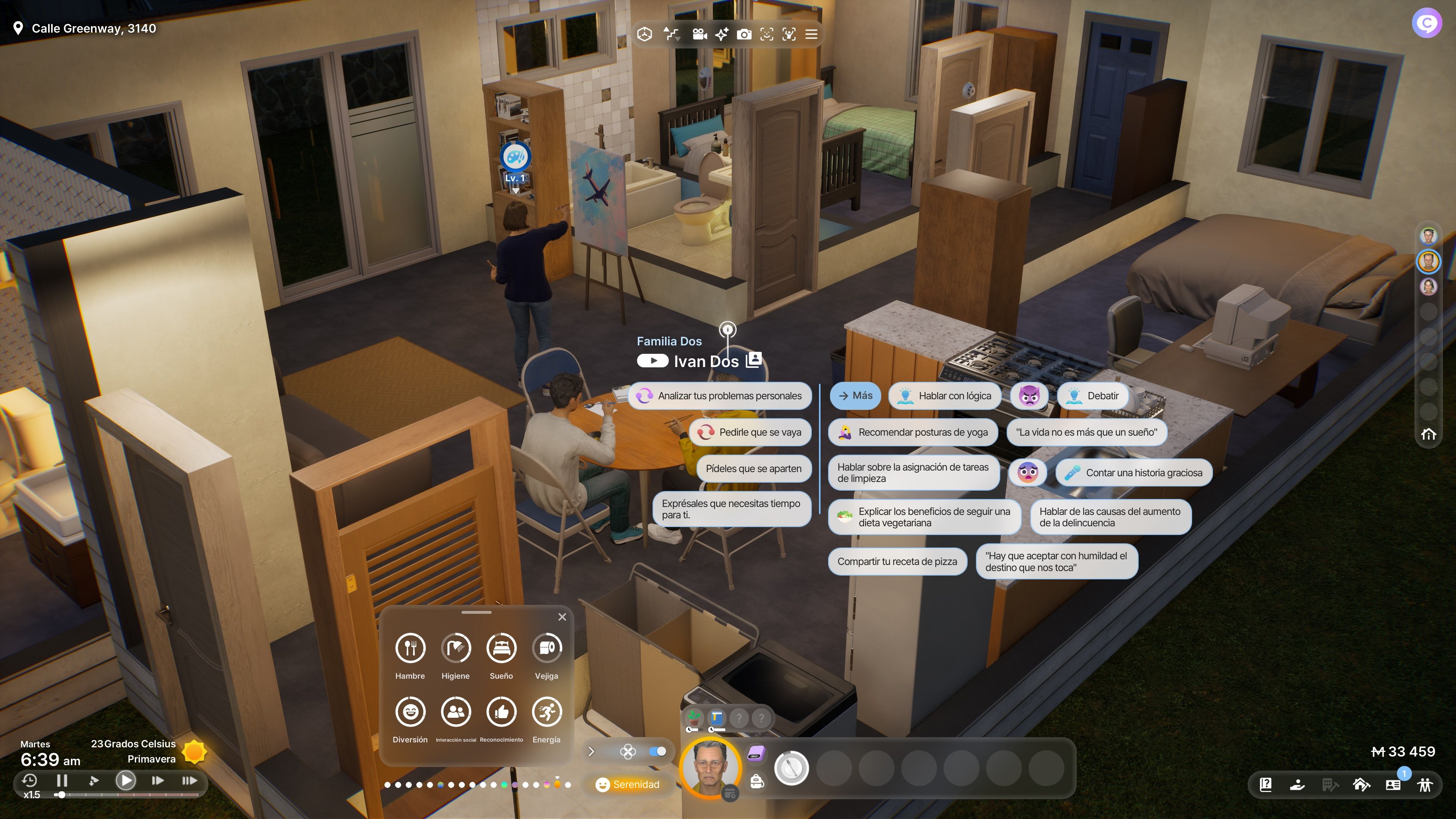1456x819 pixels.
Task: Select "Compartir tu receta de pizza"
Action: [897, 561]
